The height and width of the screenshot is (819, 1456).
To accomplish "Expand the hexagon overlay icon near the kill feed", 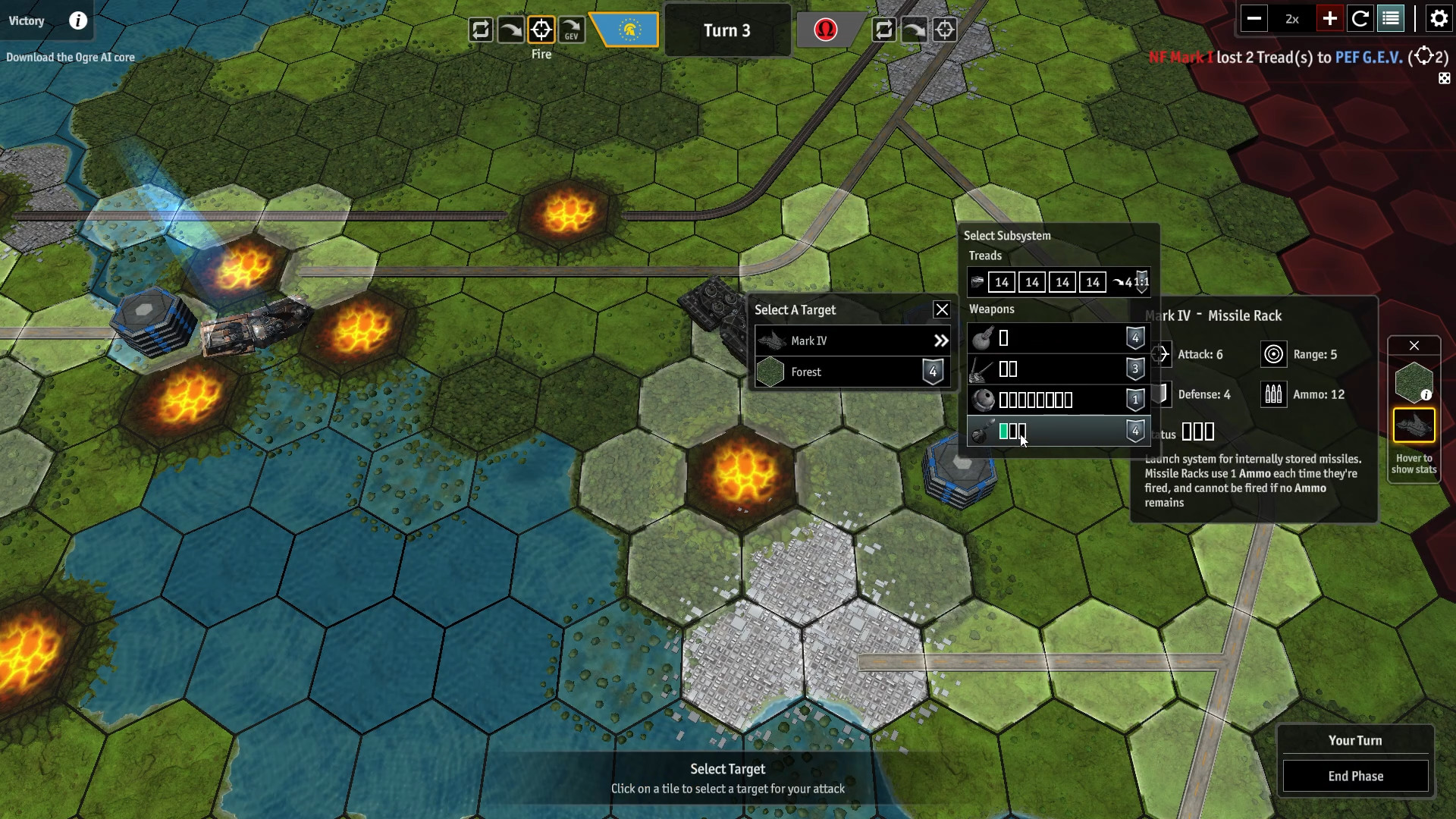I will pos(1444,78).
